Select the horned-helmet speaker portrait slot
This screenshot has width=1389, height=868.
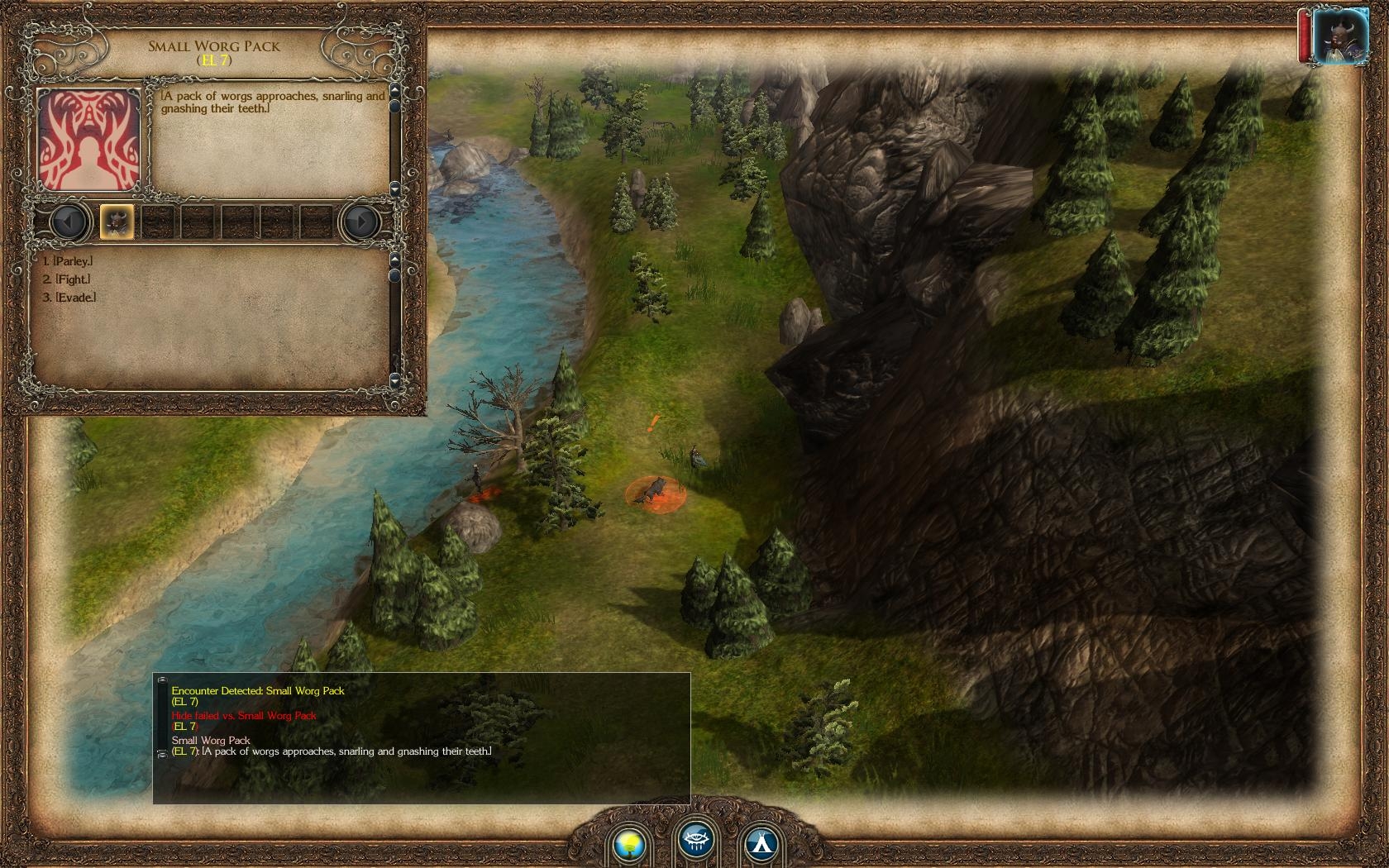pos(117,222)
